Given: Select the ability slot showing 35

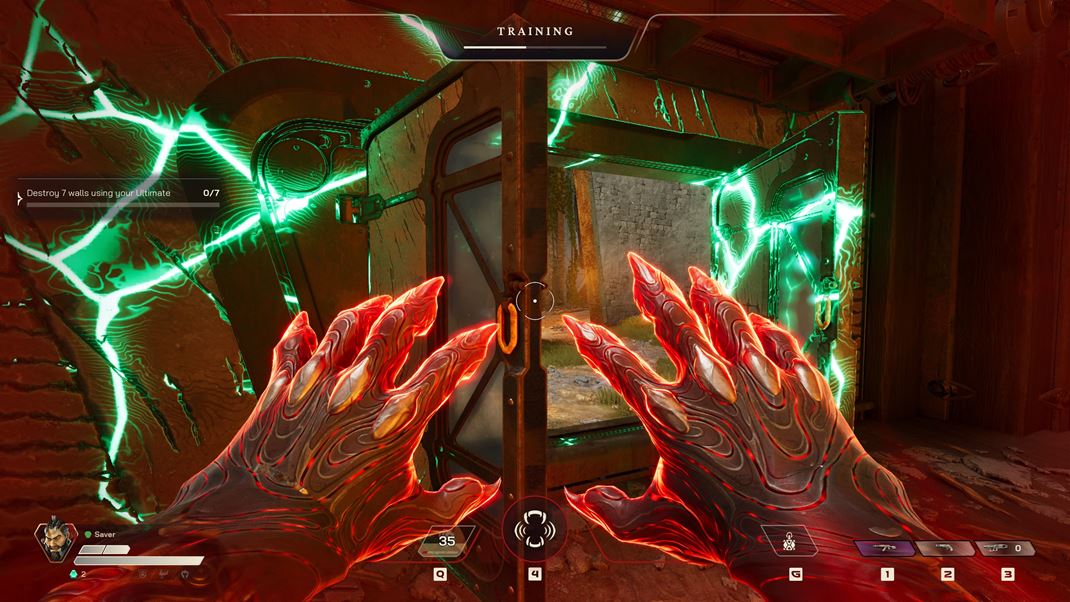Looking at the screenshot, I should point(446,542).
